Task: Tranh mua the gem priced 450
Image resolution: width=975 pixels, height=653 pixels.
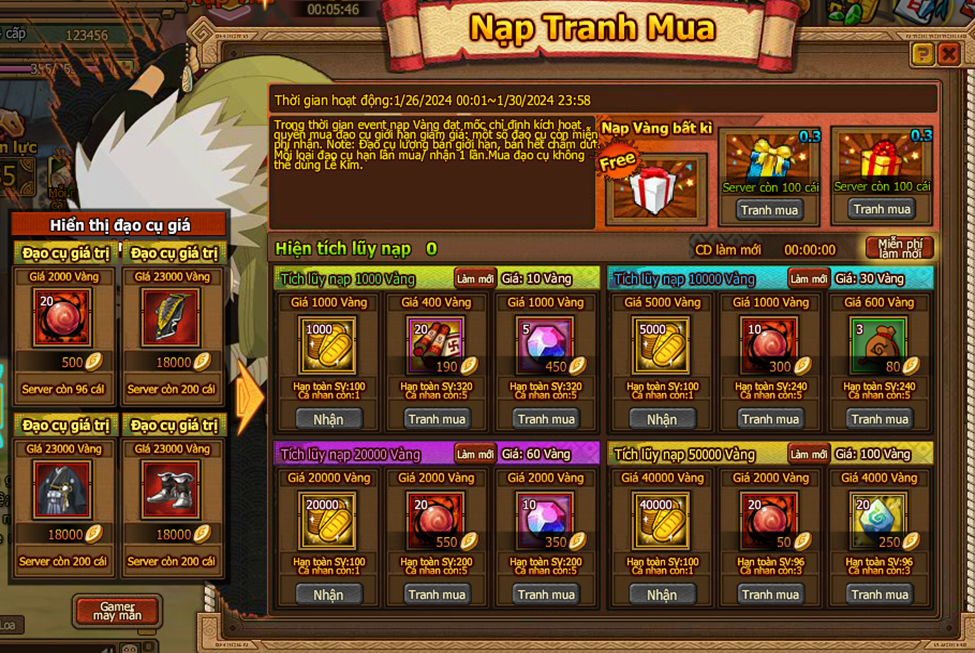Action: [546, 419]
